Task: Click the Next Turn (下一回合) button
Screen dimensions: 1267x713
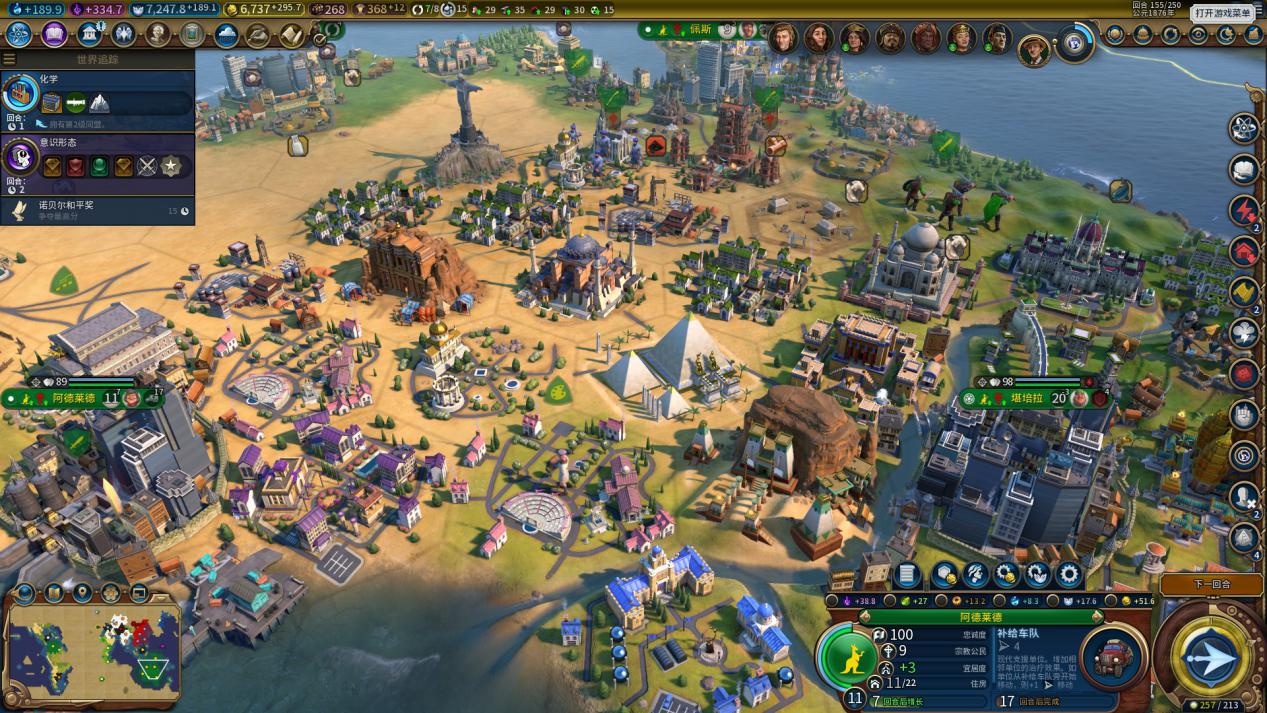Action: coord(1212,584)
